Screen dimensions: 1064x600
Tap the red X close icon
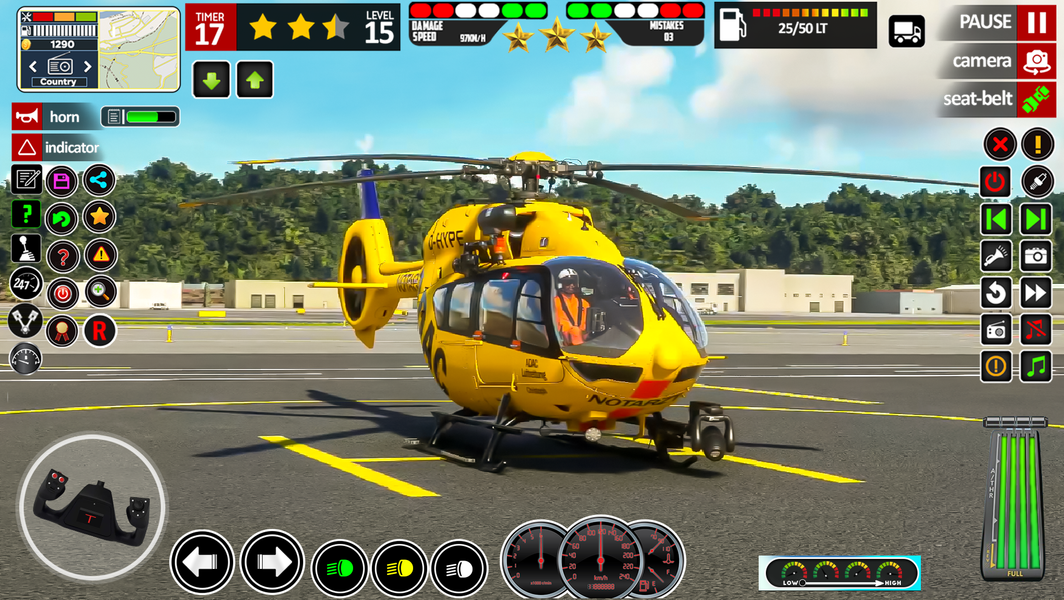click(x=999, y=144)
